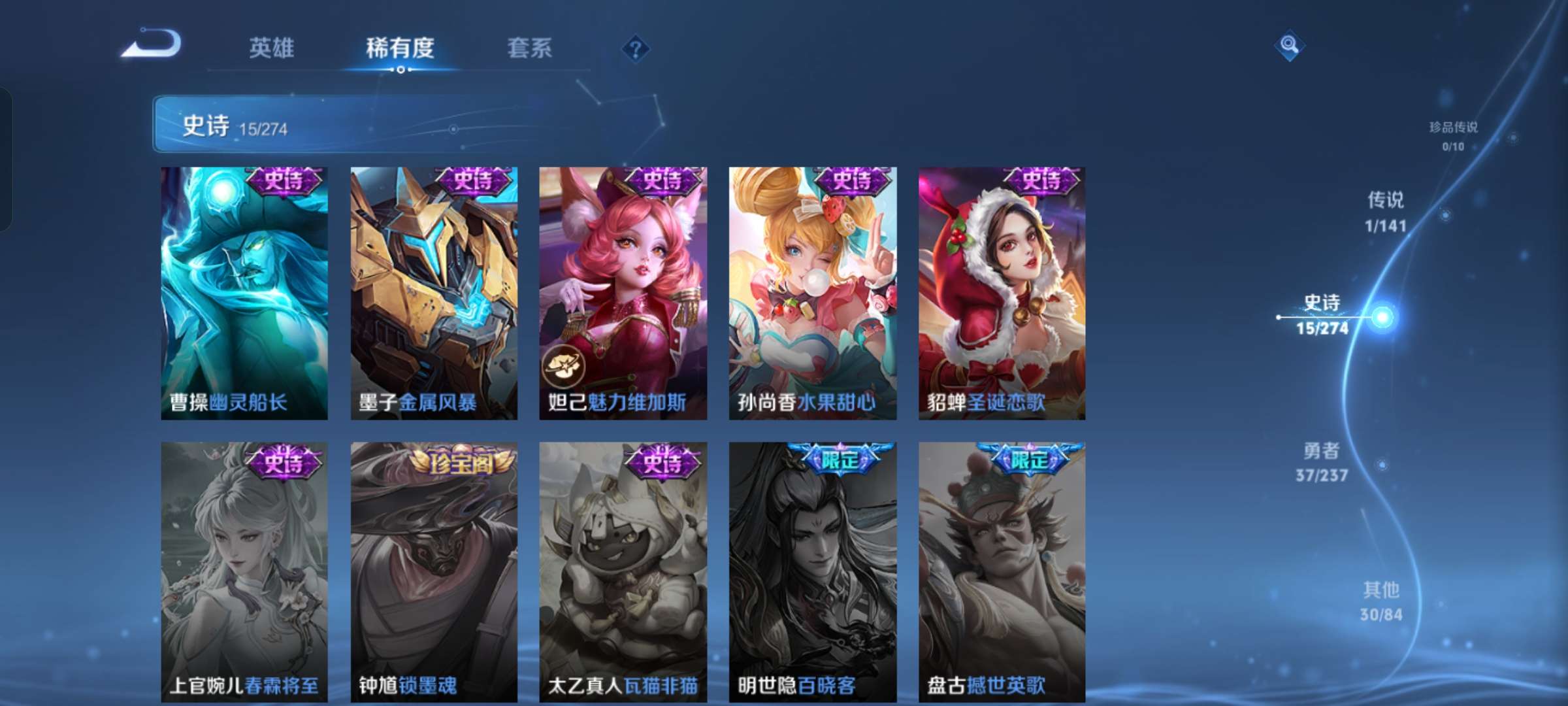The height and width of the screenshot is (706, 1568).
Task: Choose the 太乙真人 瓦猫非猫 skin card
Action: (x=623, y=571)
